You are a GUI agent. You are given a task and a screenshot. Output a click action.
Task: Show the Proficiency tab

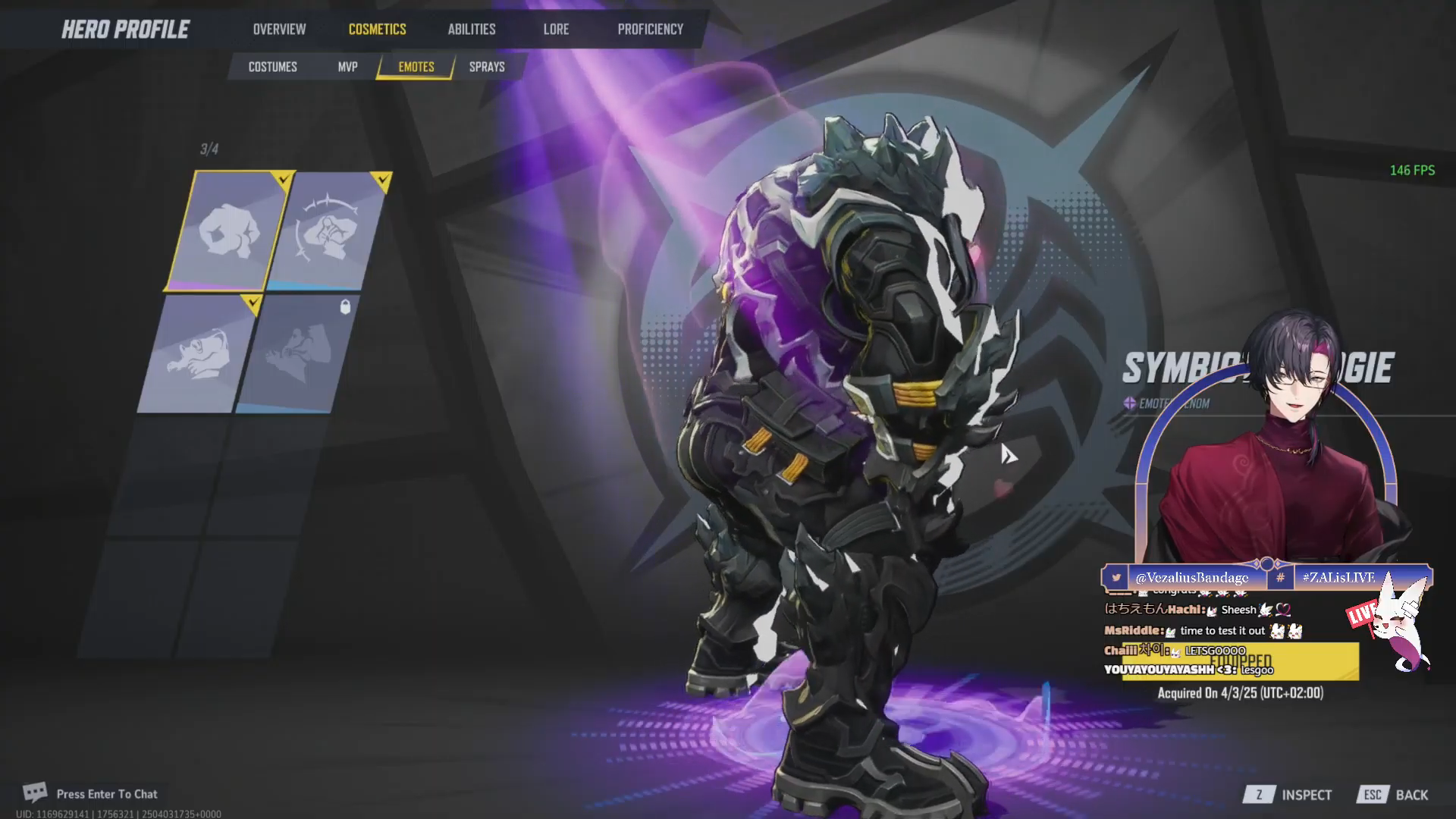tap(650, 30)
